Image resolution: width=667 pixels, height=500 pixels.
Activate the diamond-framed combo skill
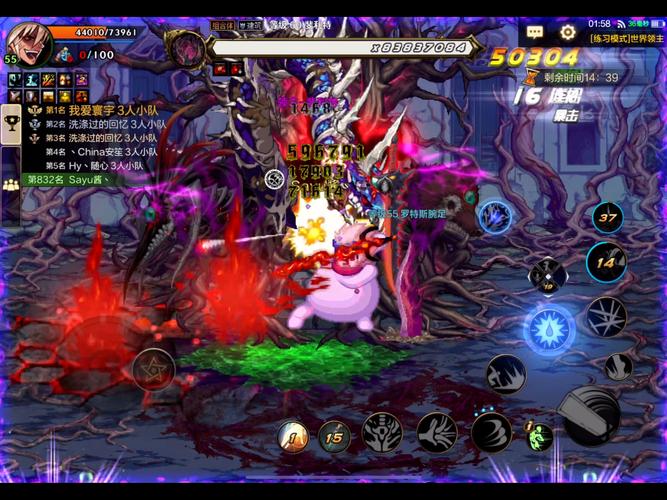click(x=547, y=273)
